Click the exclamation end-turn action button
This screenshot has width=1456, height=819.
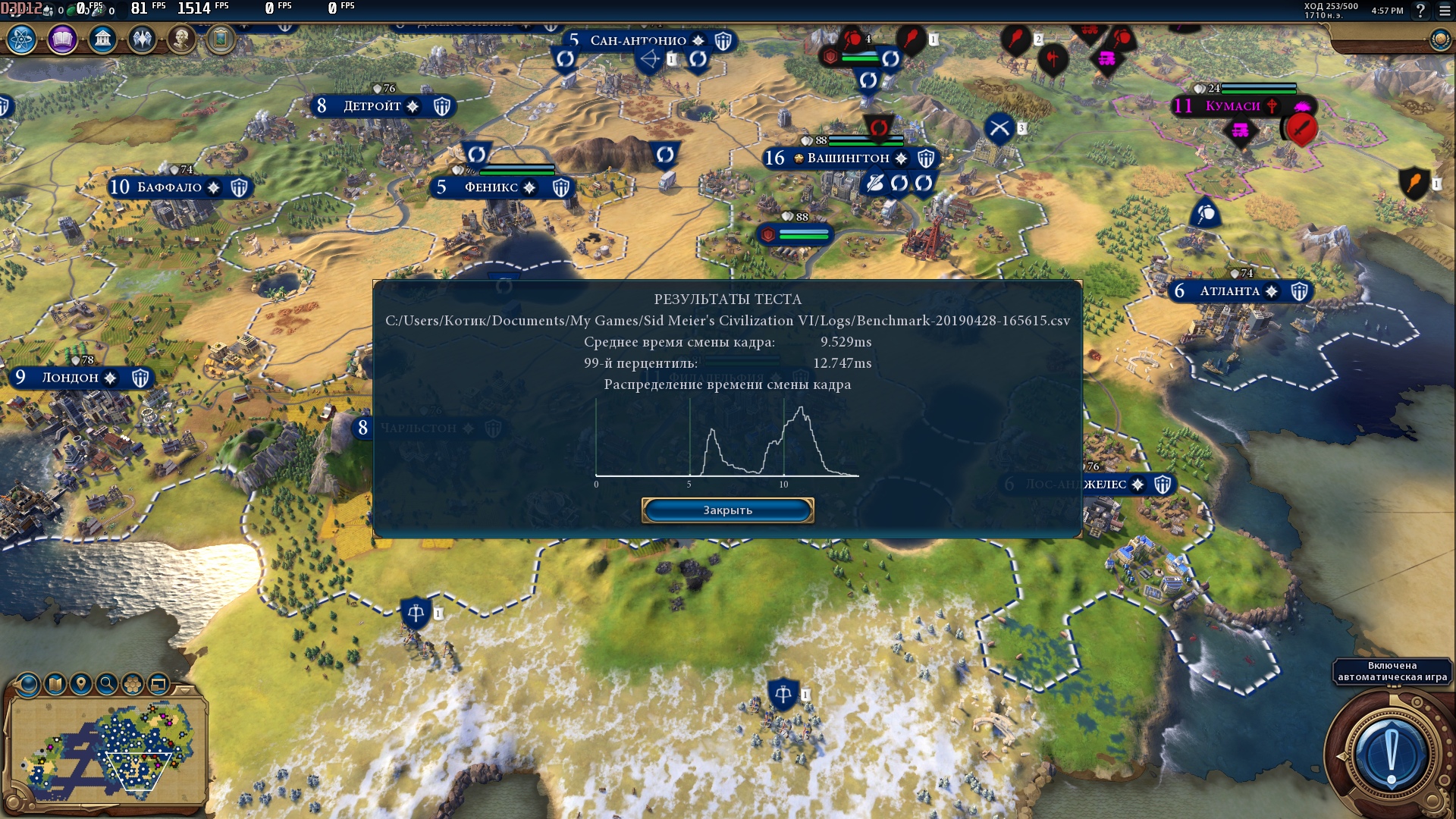click(1391, 754)
